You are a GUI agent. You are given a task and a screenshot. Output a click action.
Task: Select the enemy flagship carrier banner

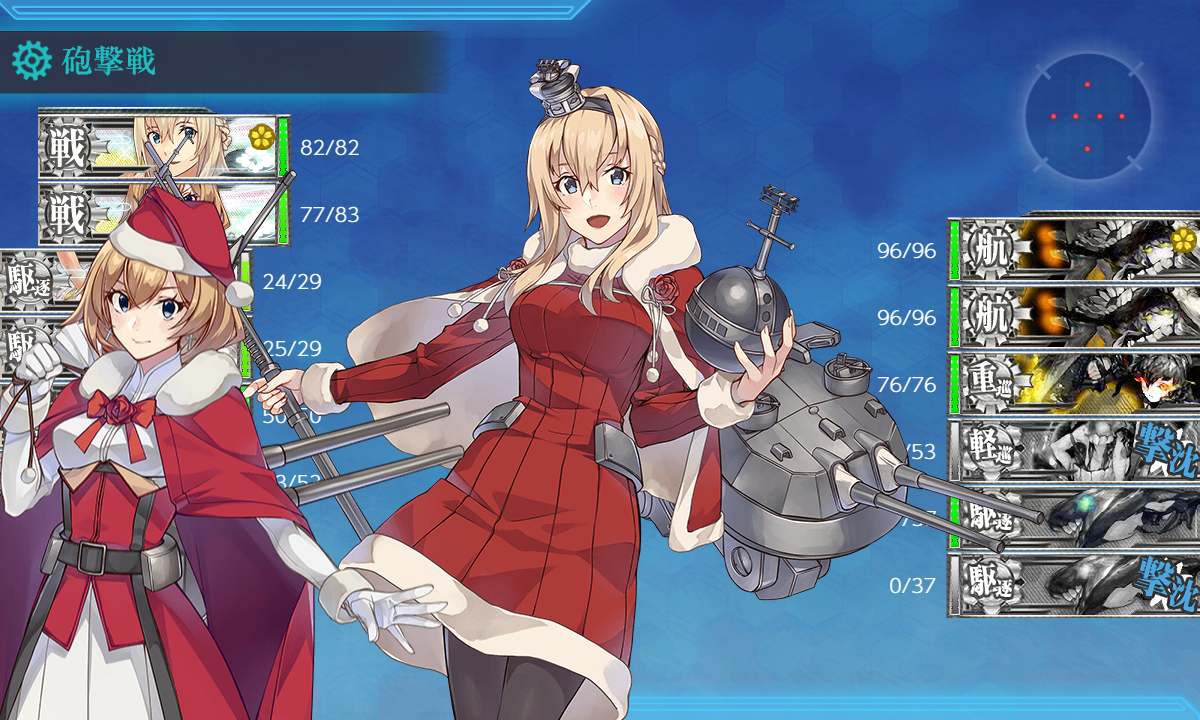[1075, 248]
